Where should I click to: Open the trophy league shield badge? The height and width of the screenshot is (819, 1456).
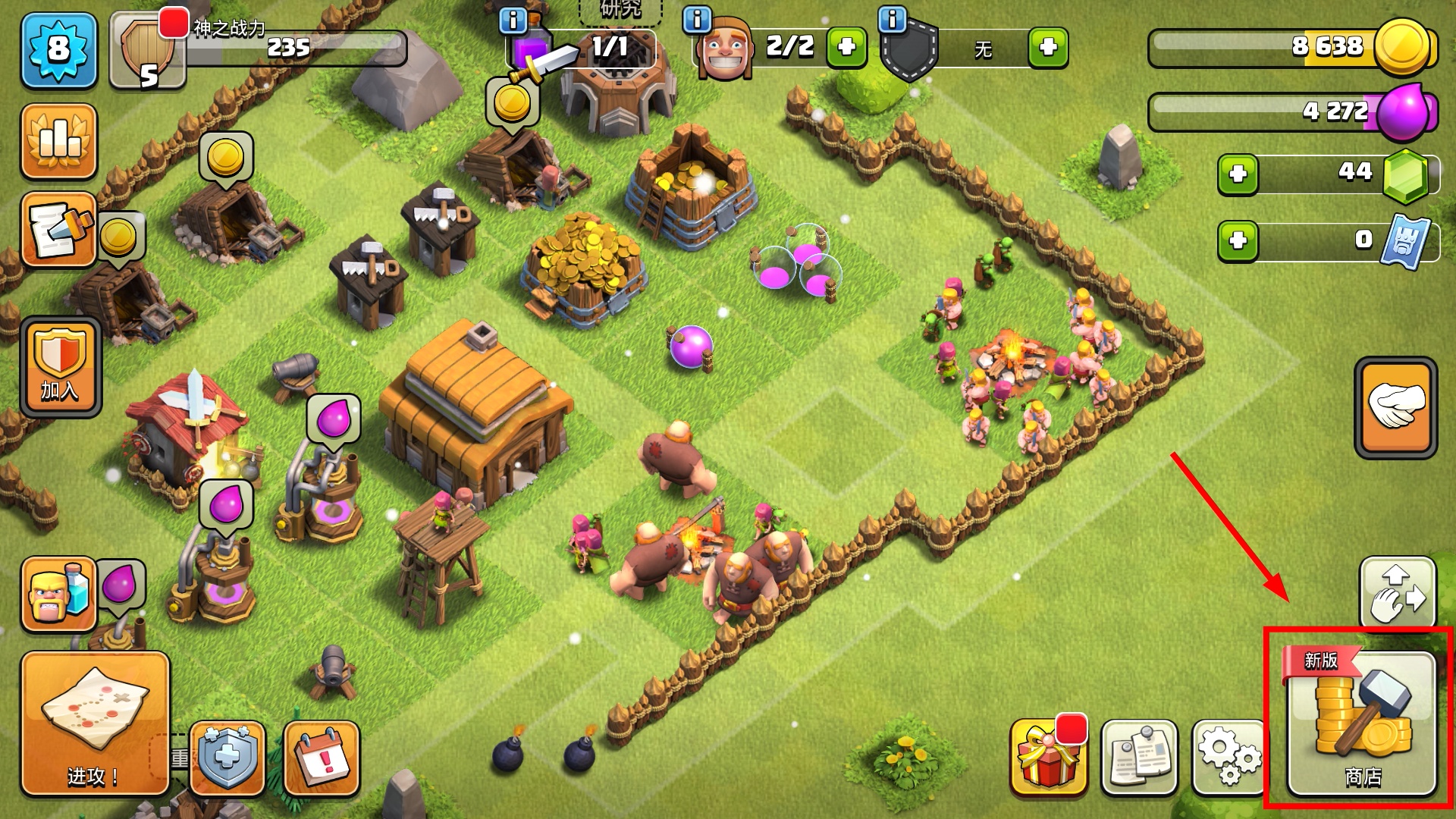pyautogui.click(x=147, y=52)
